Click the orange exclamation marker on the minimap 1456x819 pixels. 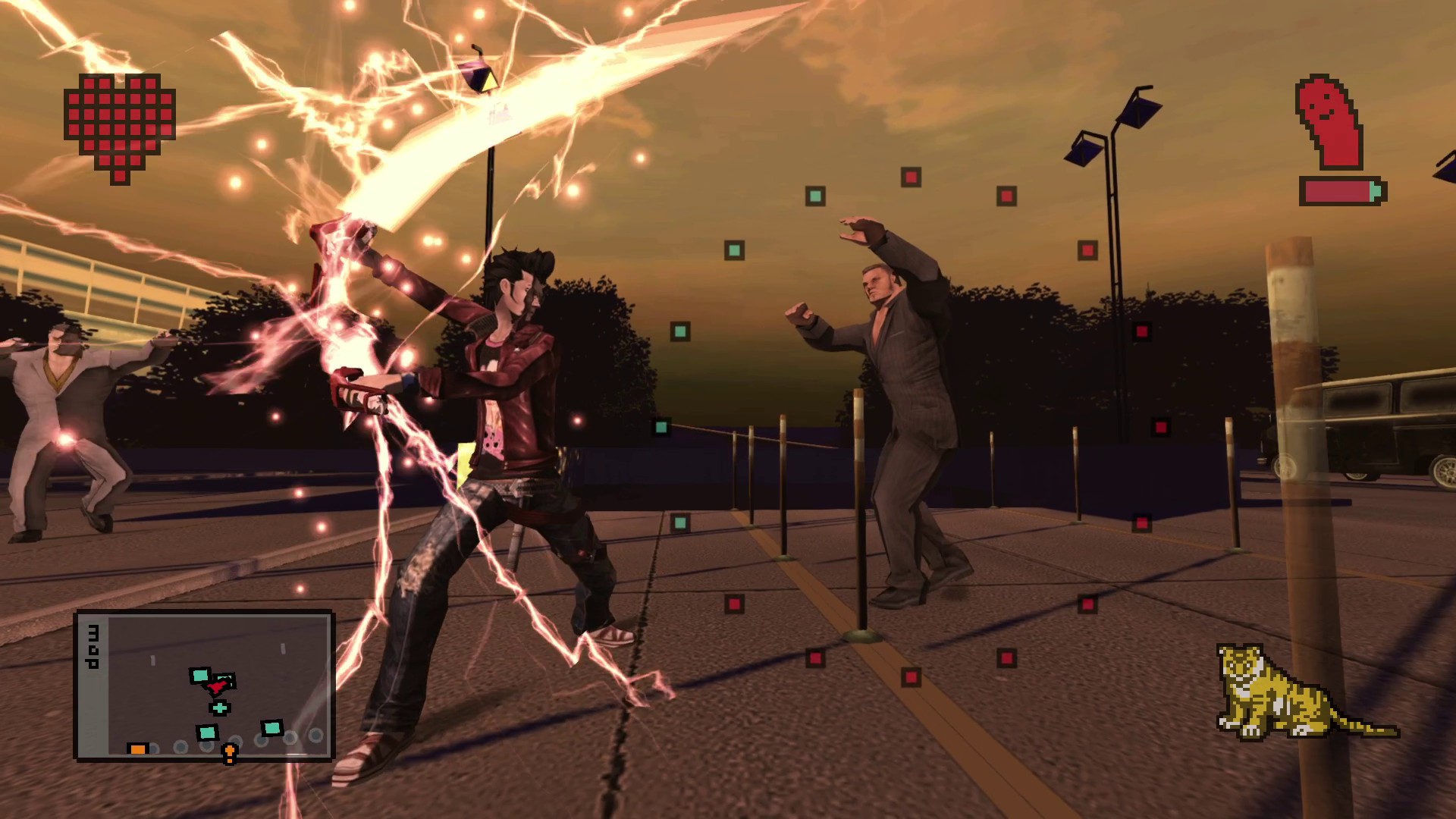tap(229, 753)
